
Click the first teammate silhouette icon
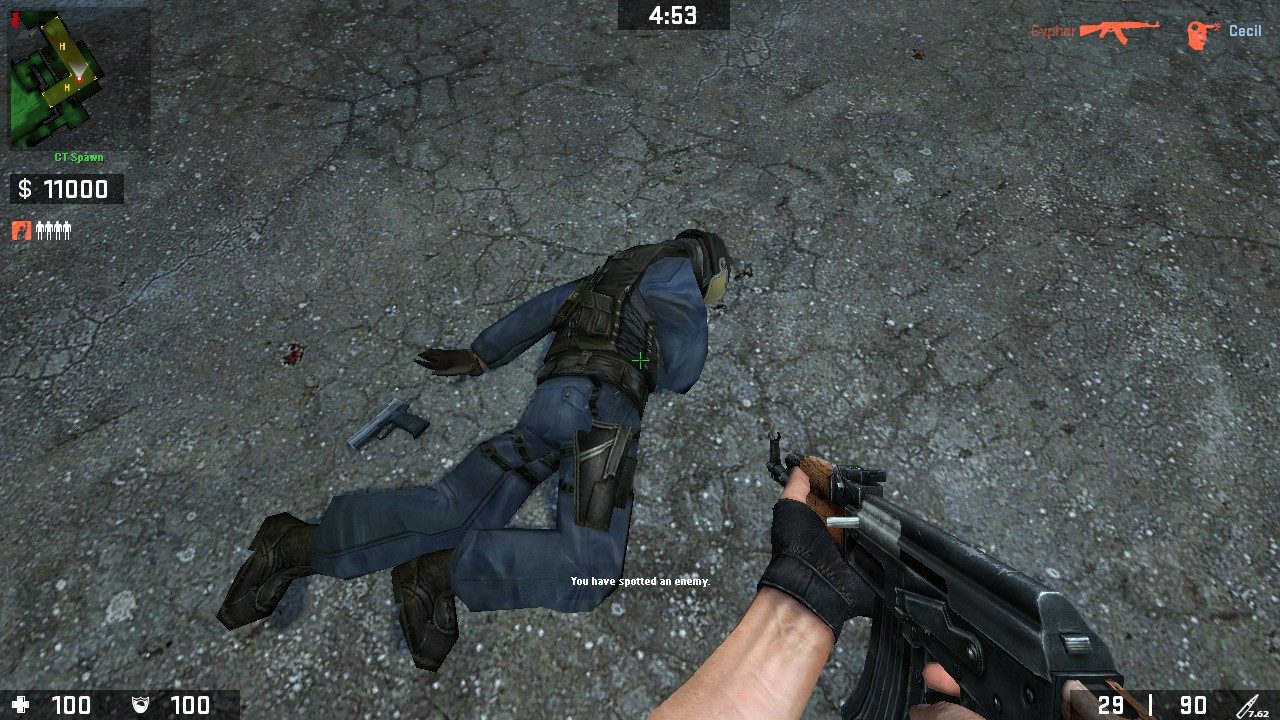[42, 230]
